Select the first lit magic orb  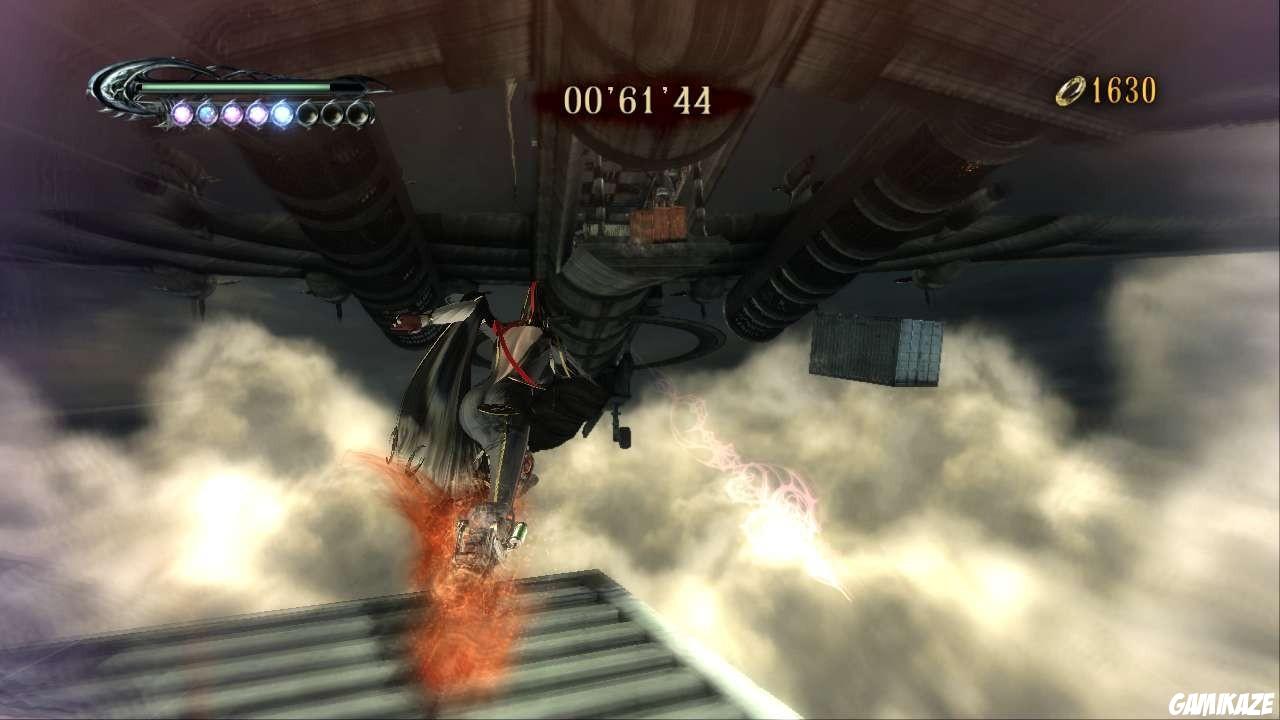[x=182, y=113]
